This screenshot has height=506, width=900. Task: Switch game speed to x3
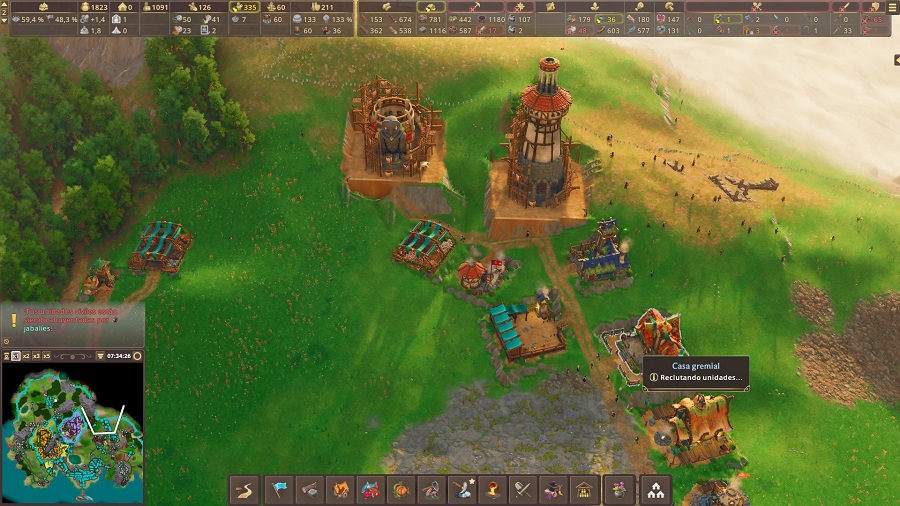click(x=35, y=356)
